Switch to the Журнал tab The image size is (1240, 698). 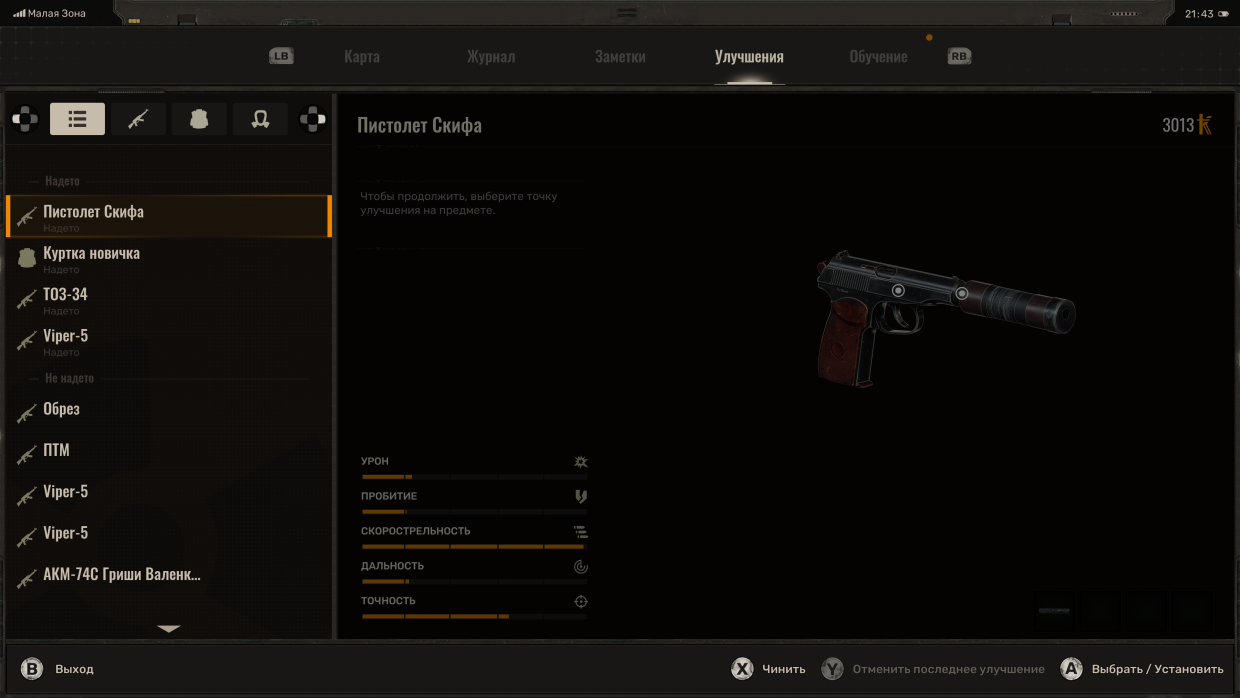(491, 57)
